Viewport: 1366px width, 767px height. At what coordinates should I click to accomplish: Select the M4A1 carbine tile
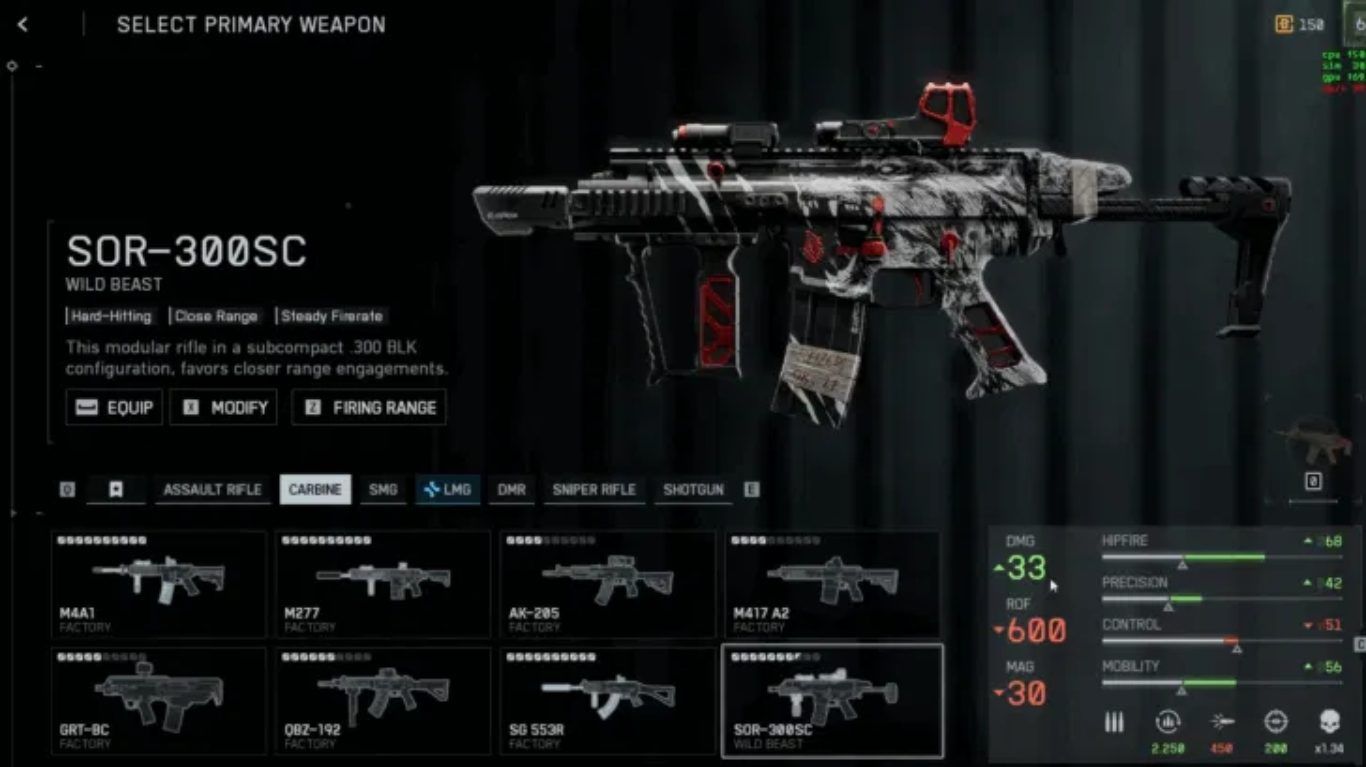(x=159, y=584)
